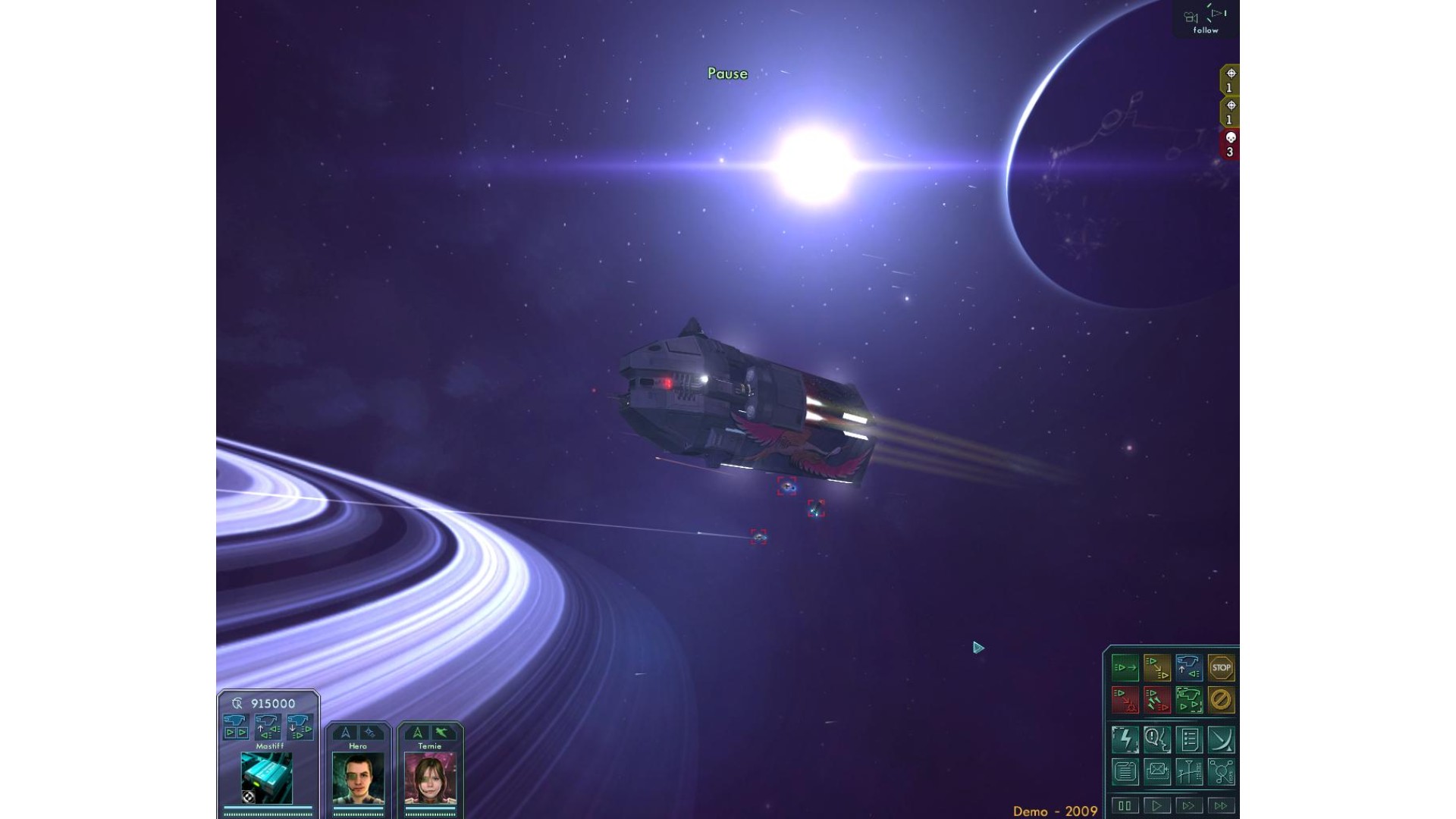The width and height of the screenshot is (1456, 819).
Task: Set normal speed with the play button
Action: click(1157, 805)
